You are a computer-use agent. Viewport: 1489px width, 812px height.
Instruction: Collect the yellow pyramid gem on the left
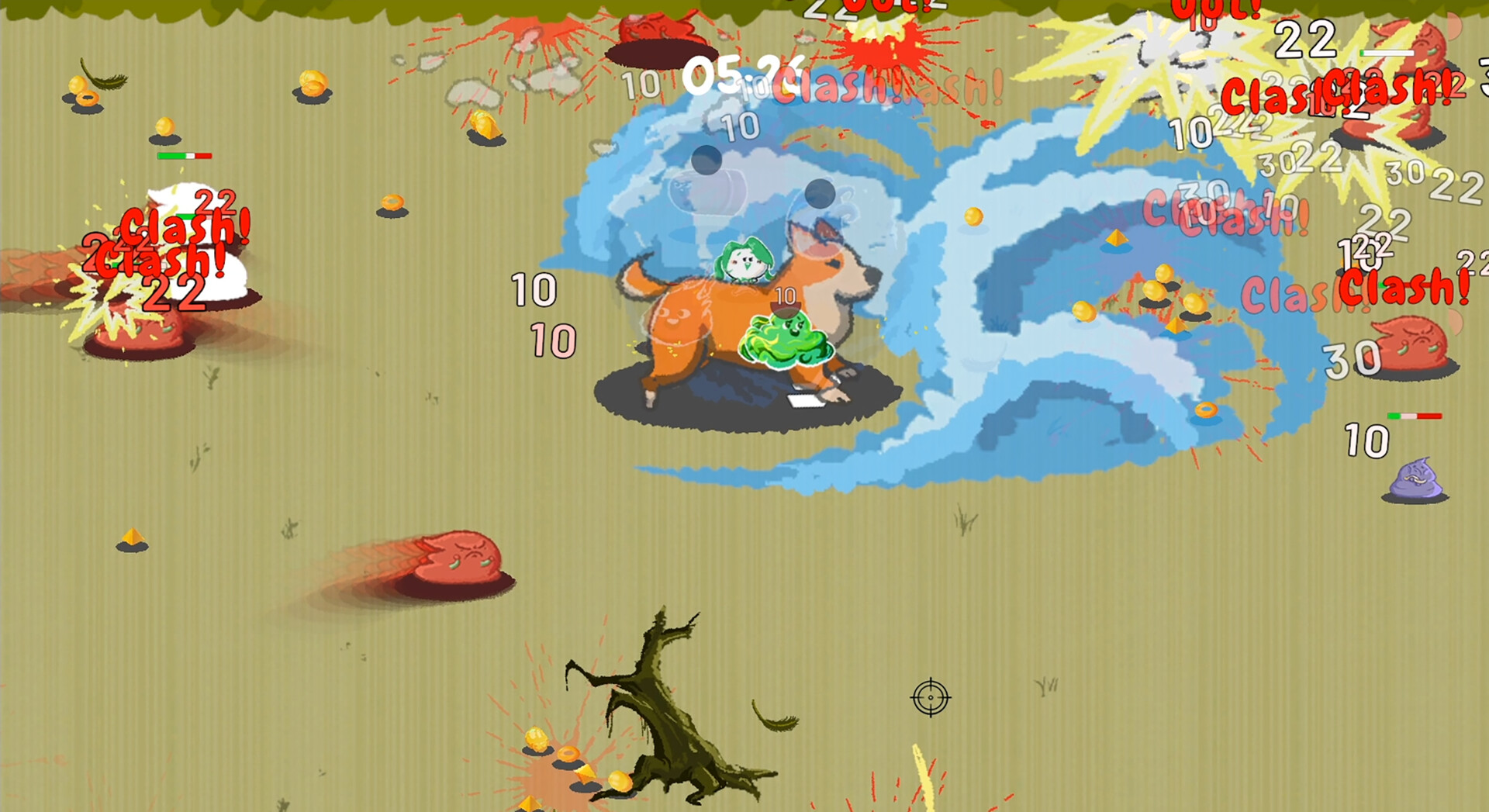132,535
